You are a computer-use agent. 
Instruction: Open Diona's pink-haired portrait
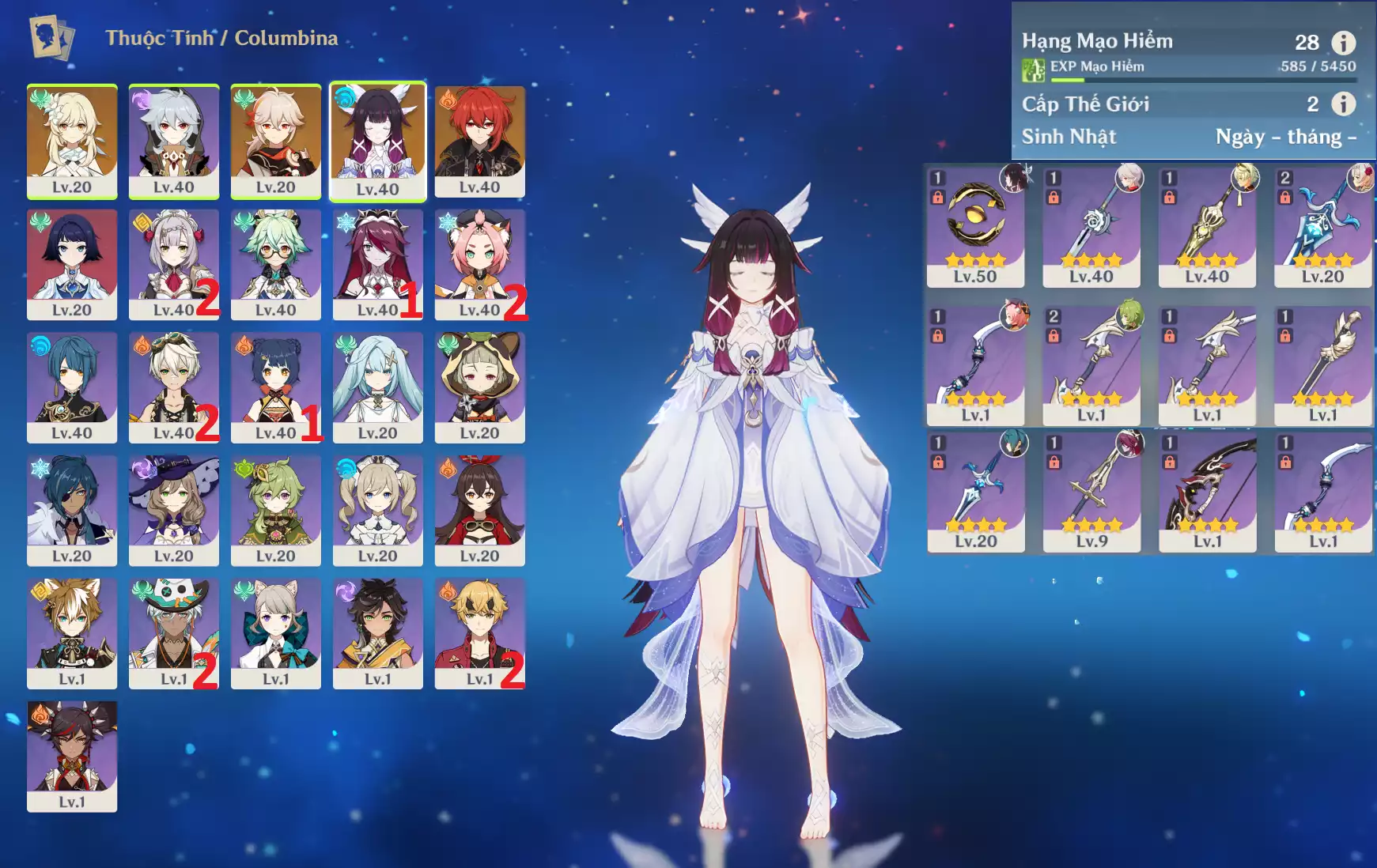point(479,264)
